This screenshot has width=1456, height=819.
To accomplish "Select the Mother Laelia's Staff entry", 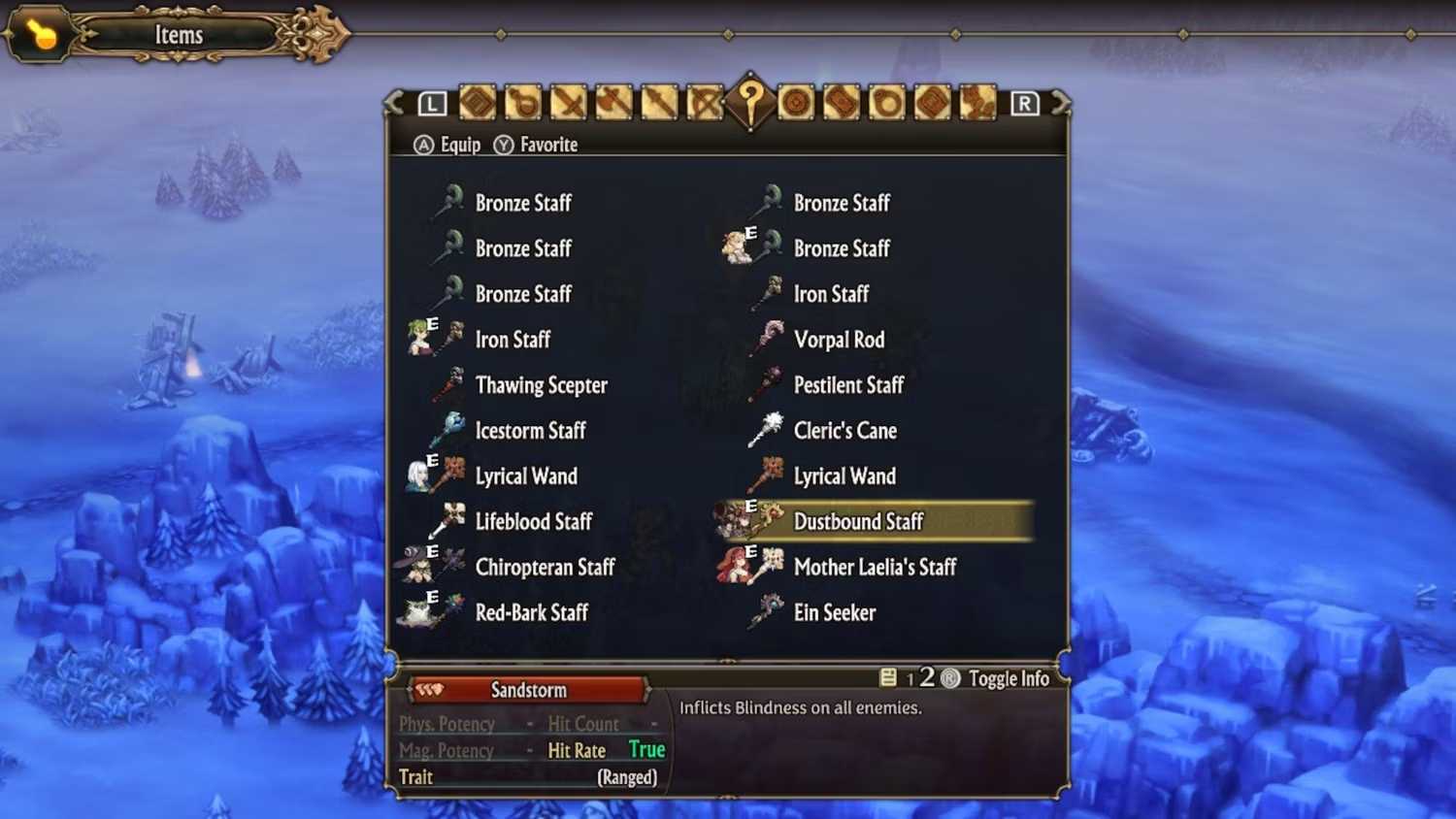I will 875,567.
